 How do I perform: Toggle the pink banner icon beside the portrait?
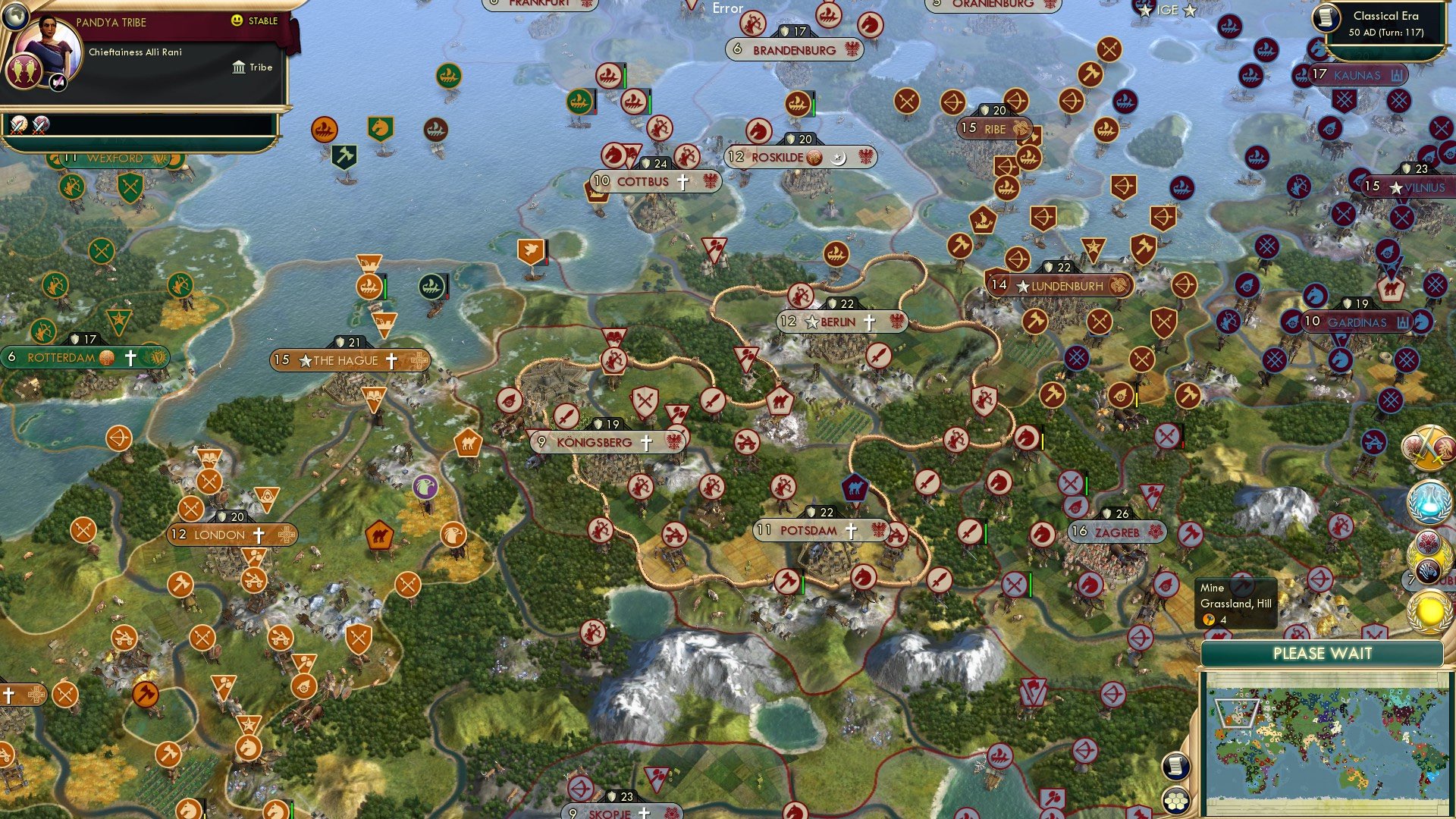[x=57, y=83]
